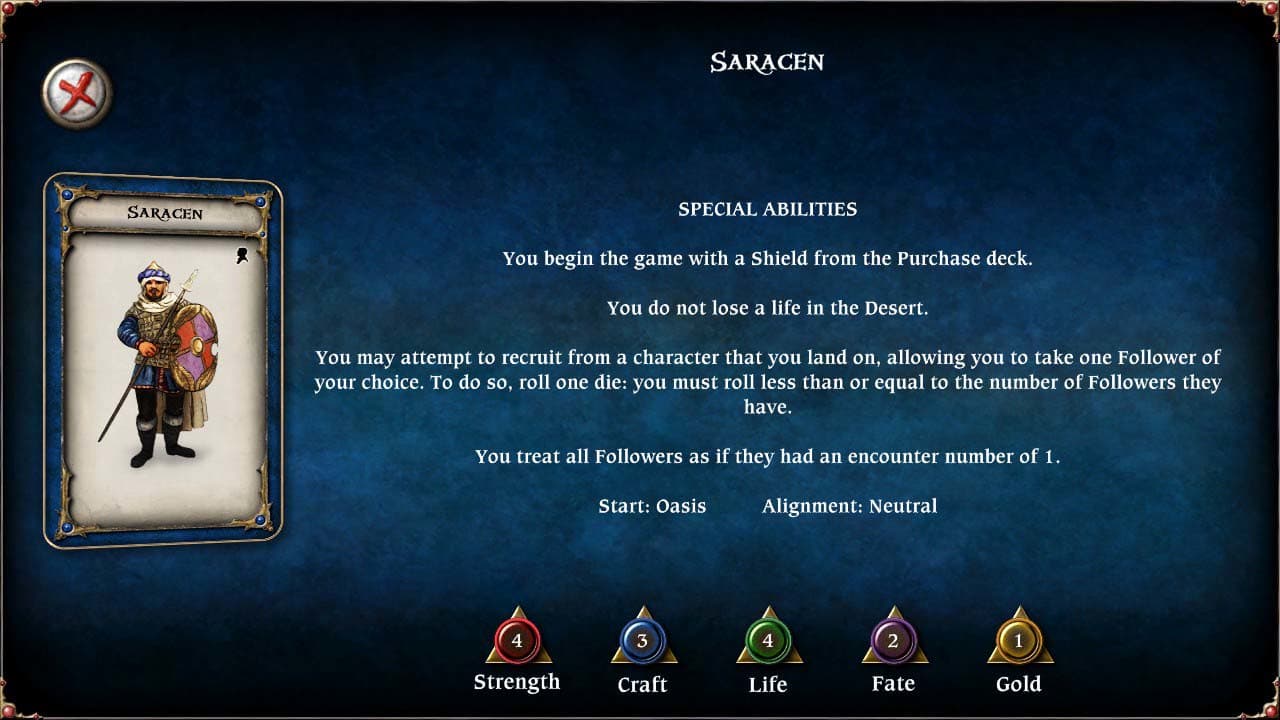
Task: Toggle the Life counter display
Action: pos(768,642)
